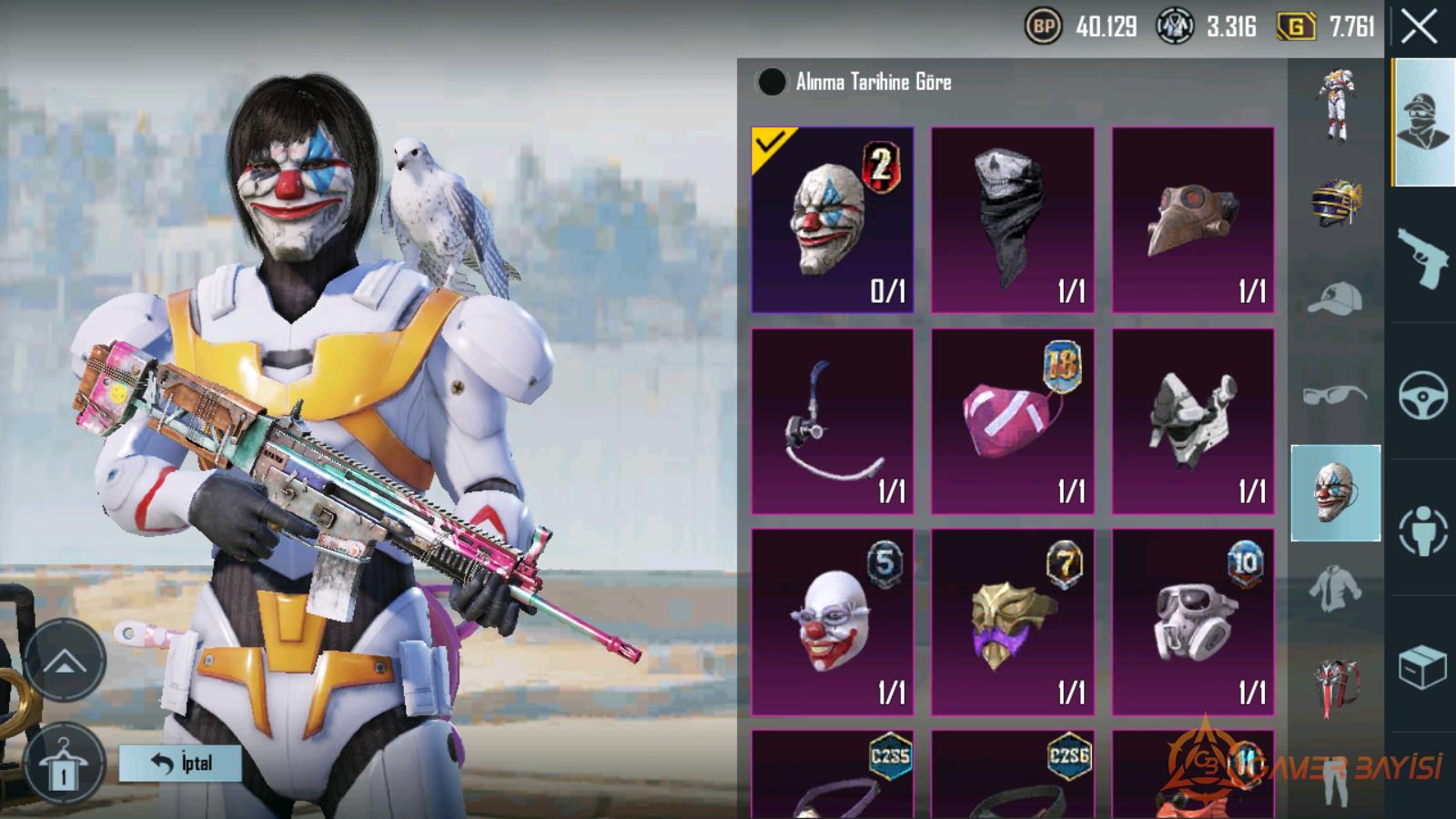Toggle the Alınma Tarihine Göre sort option

tap(772, 82)
